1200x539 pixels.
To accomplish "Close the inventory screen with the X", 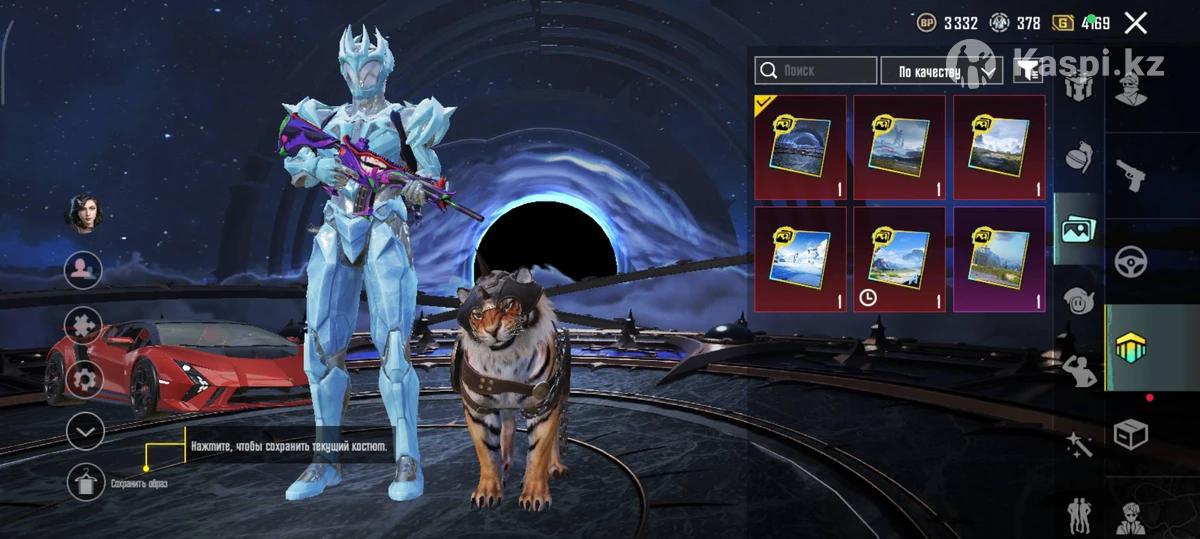I will (1135, 23).
